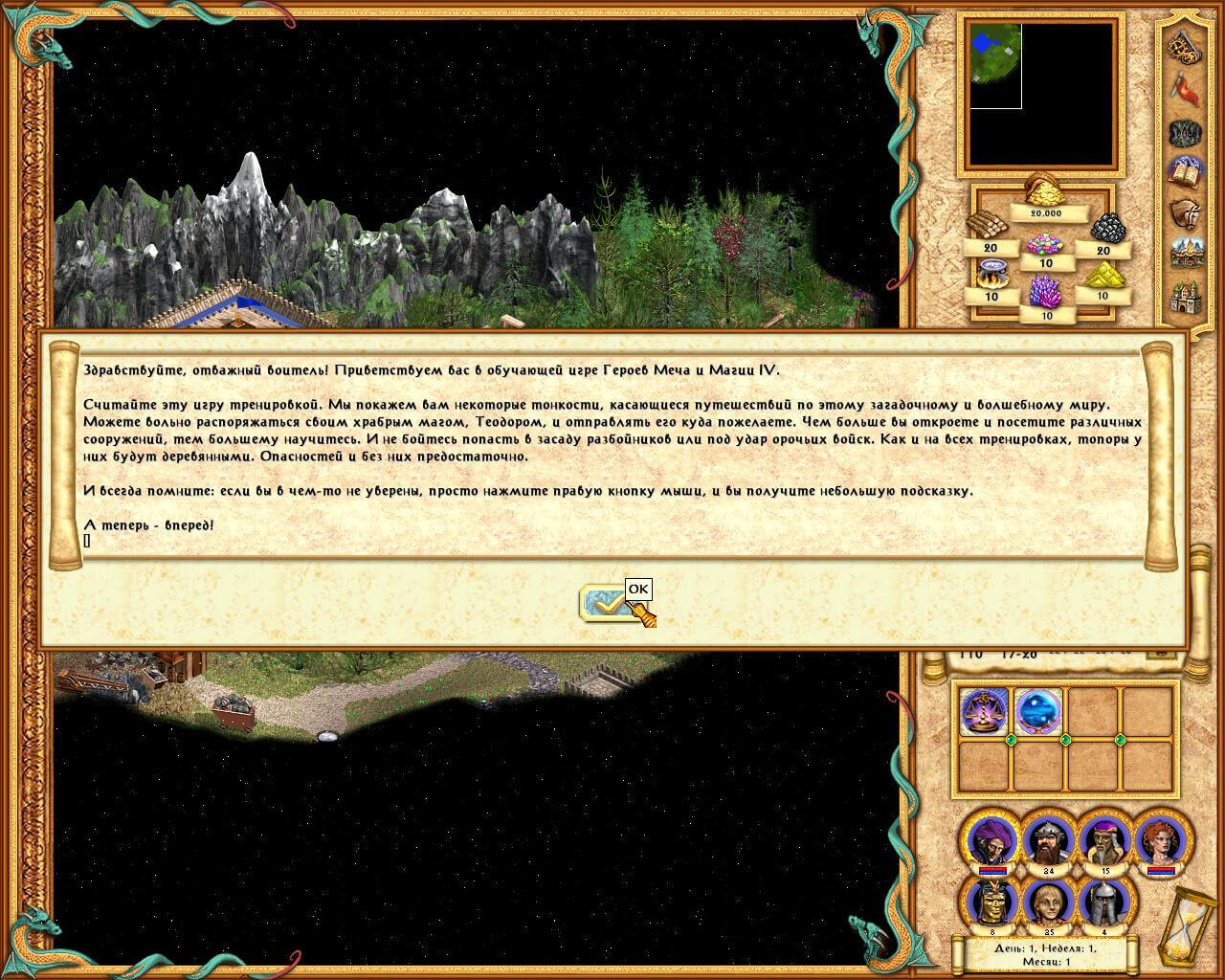Select the golden scales artifact slot

coord(983,712)
